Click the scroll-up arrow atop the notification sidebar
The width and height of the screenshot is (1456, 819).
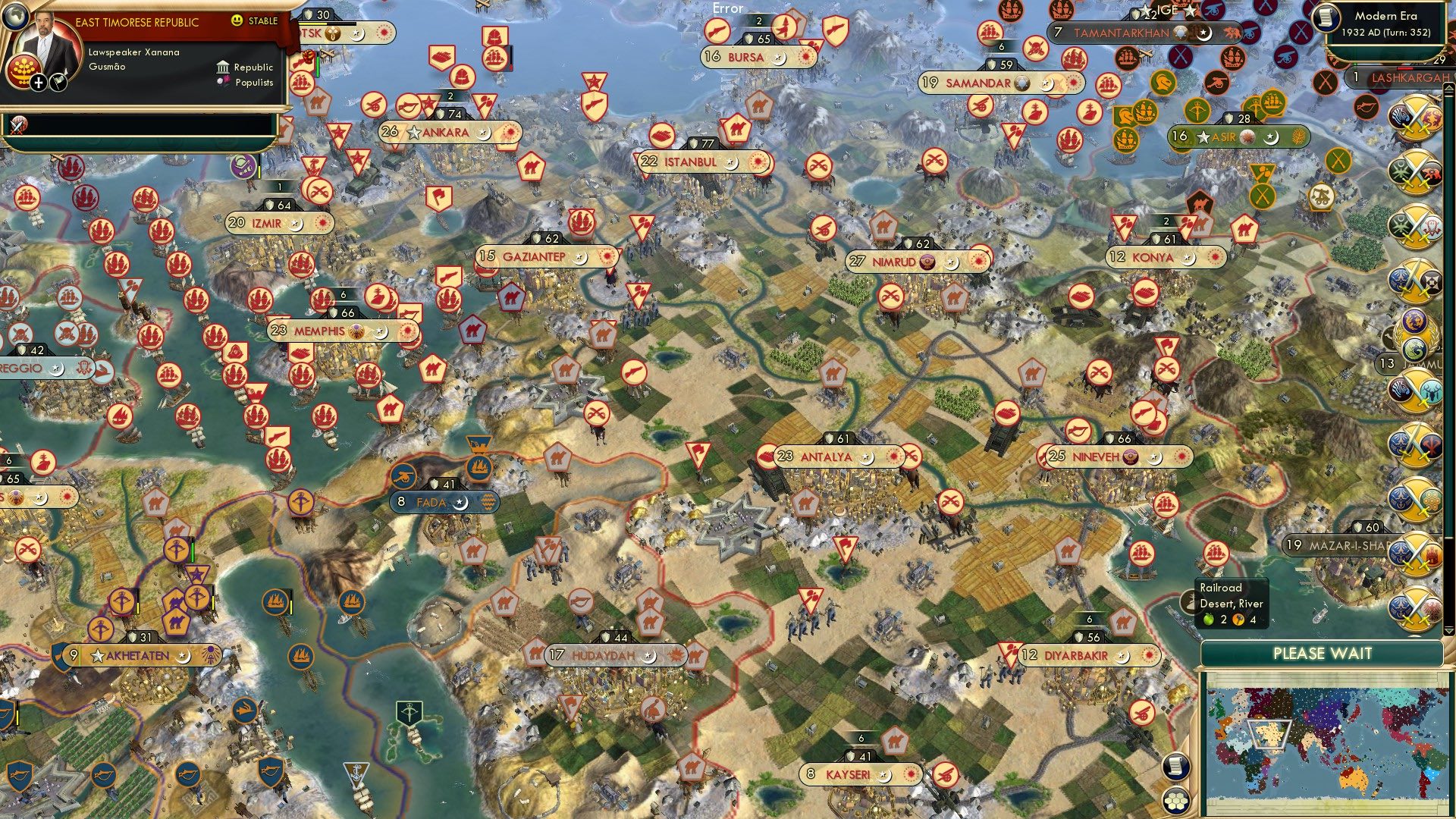(x=1448, y=89)
